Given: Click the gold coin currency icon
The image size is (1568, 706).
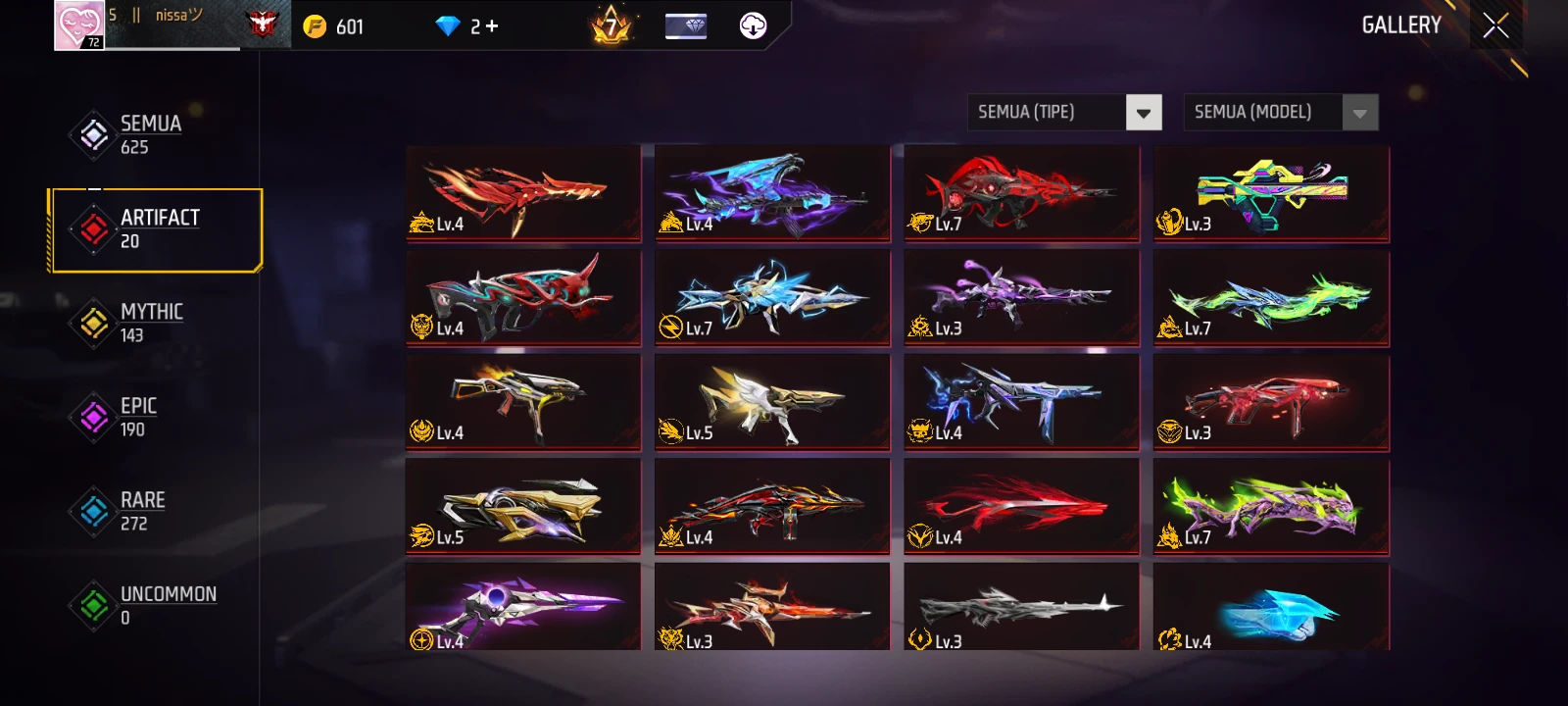Looking at the screenshot, I should point(315,26).
